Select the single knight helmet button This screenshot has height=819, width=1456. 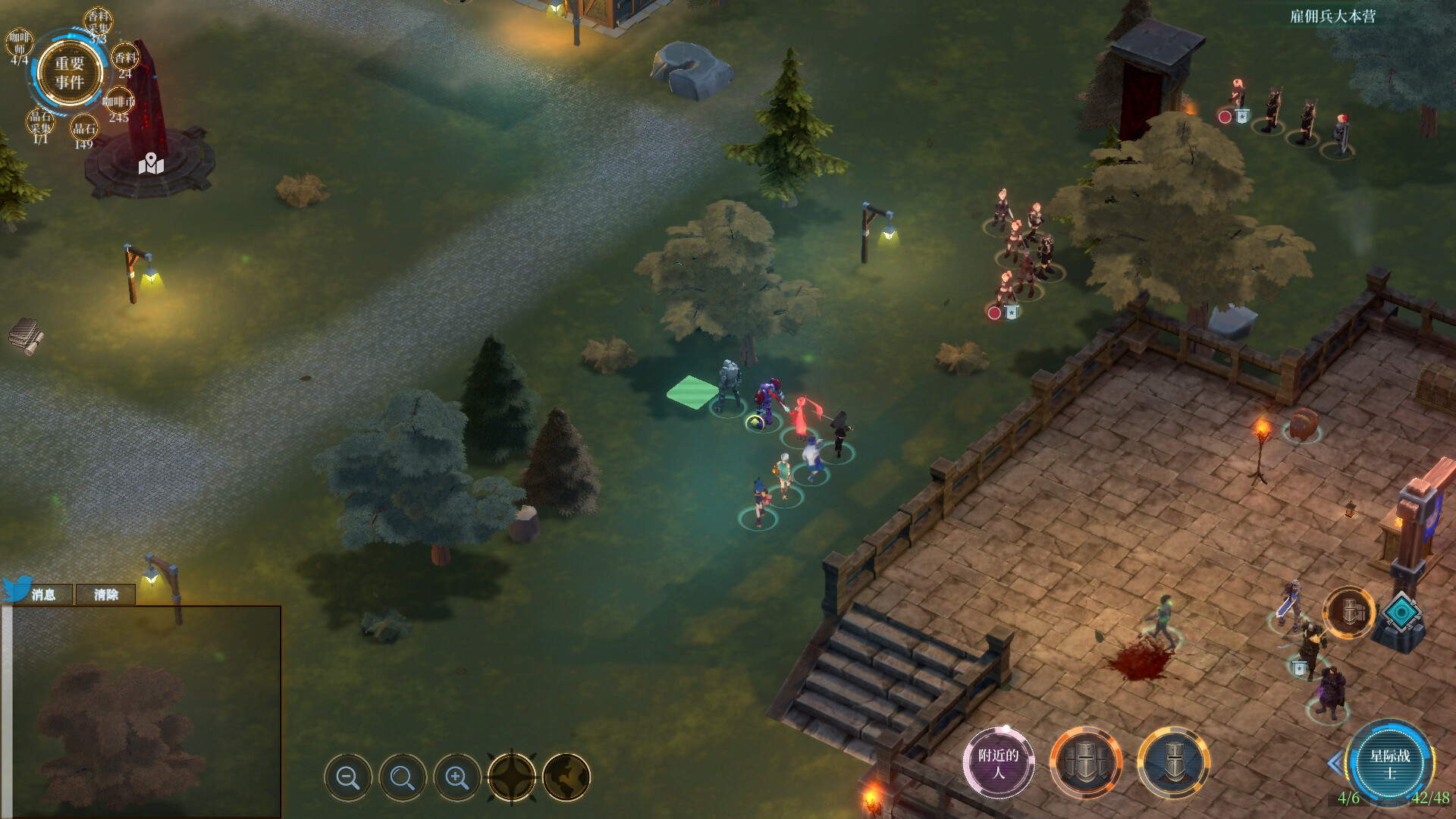point(1174,763)
